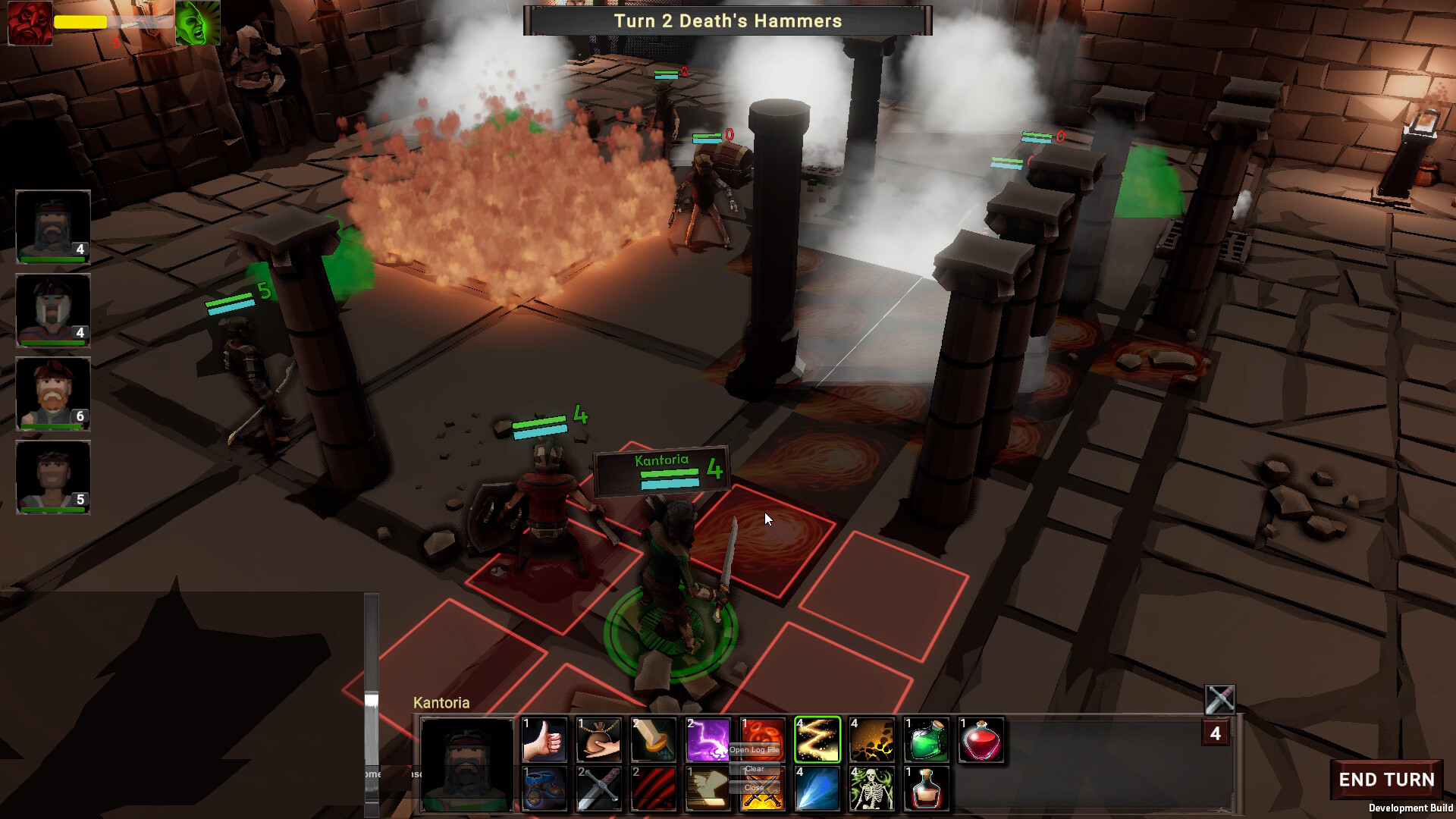
Task: Click the glowing skeleton summon icon
Action: (x=871, y=789)
